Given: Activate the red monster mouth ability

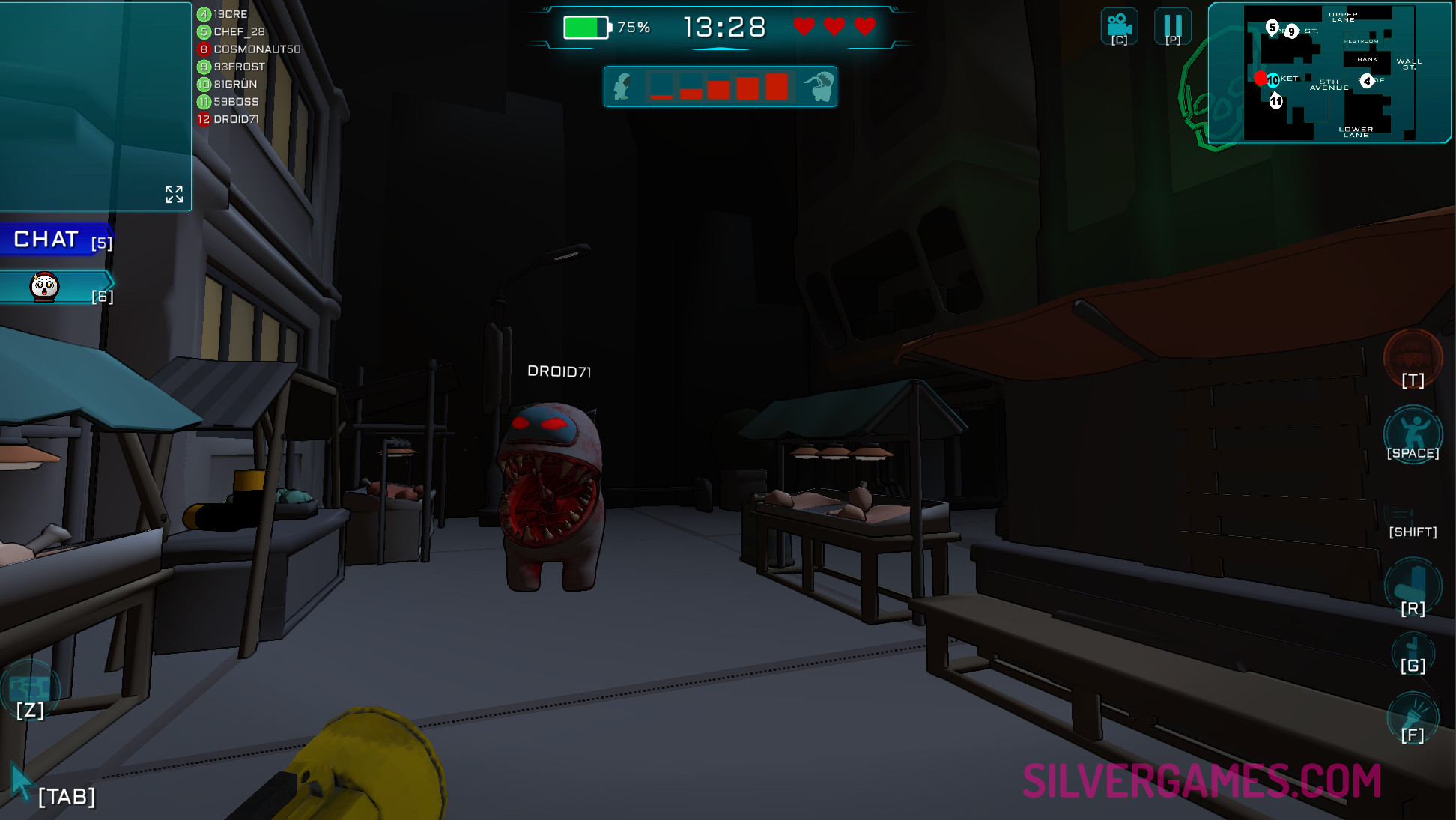Looking at the screenshot, I should click(x=1413, y=358).
